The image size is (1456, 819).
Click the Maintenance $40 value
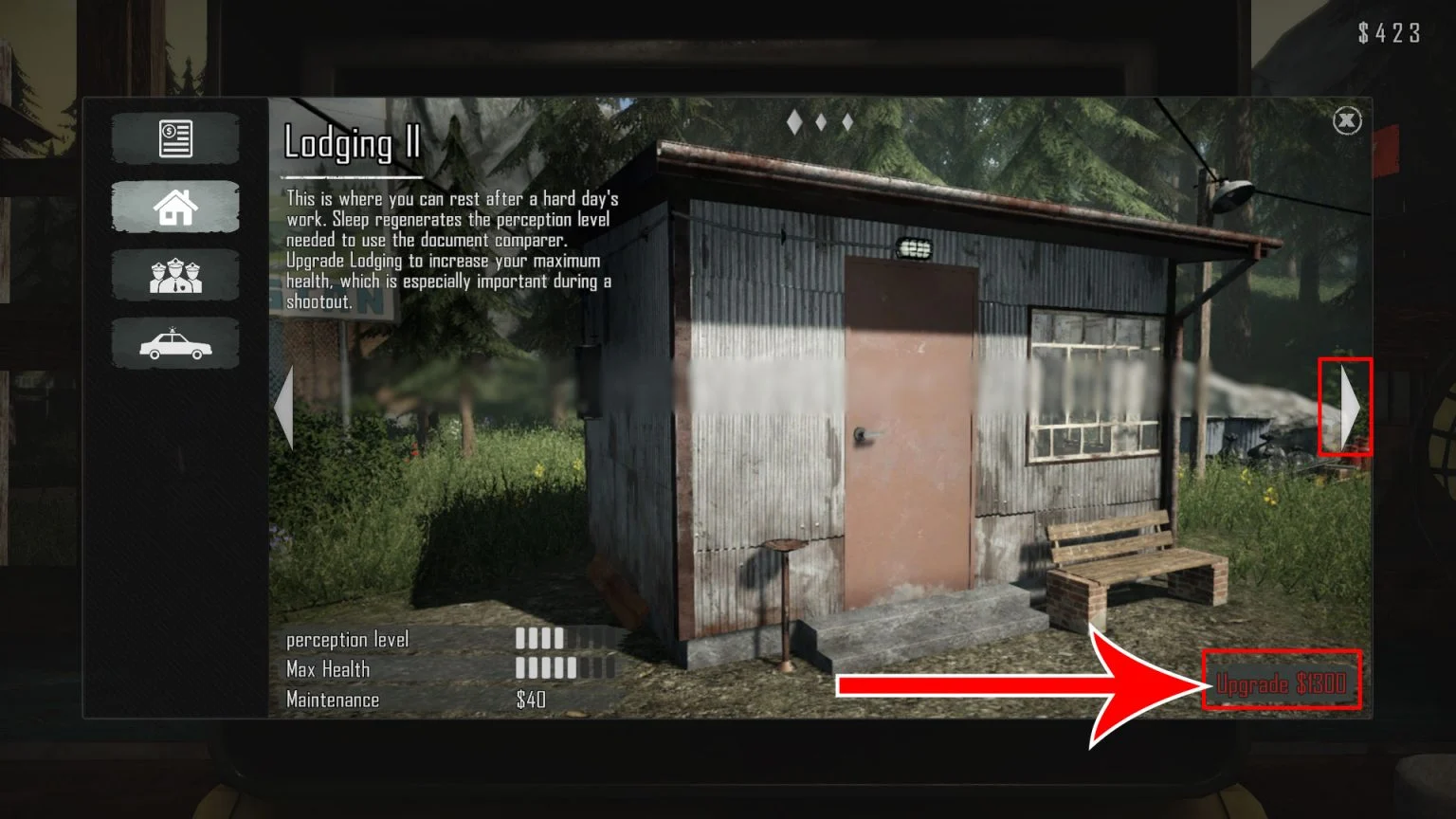tap(527, 700)
